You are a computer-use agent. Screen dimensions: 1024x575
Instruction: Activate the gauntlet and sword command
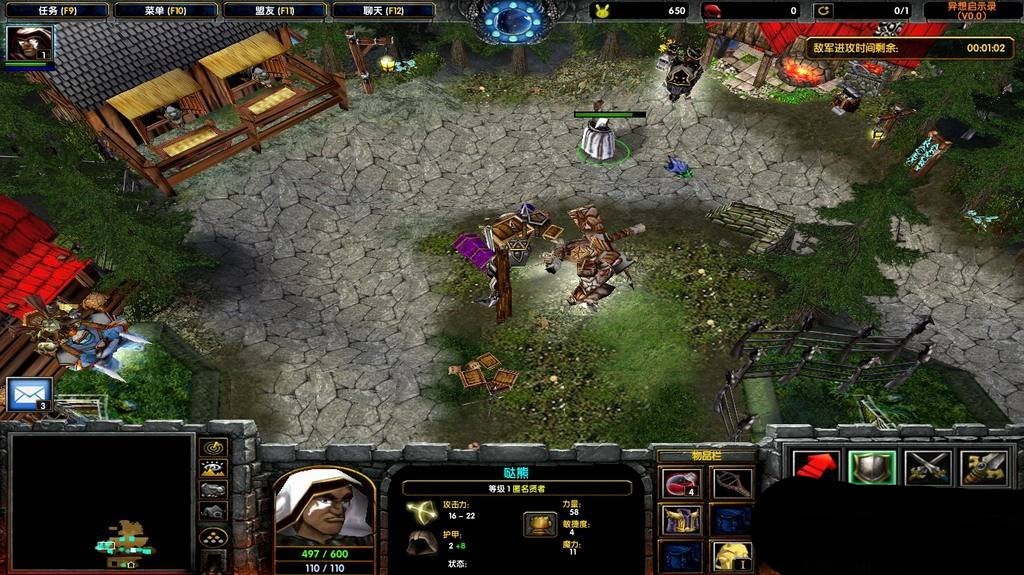click(x=983, y=467)
